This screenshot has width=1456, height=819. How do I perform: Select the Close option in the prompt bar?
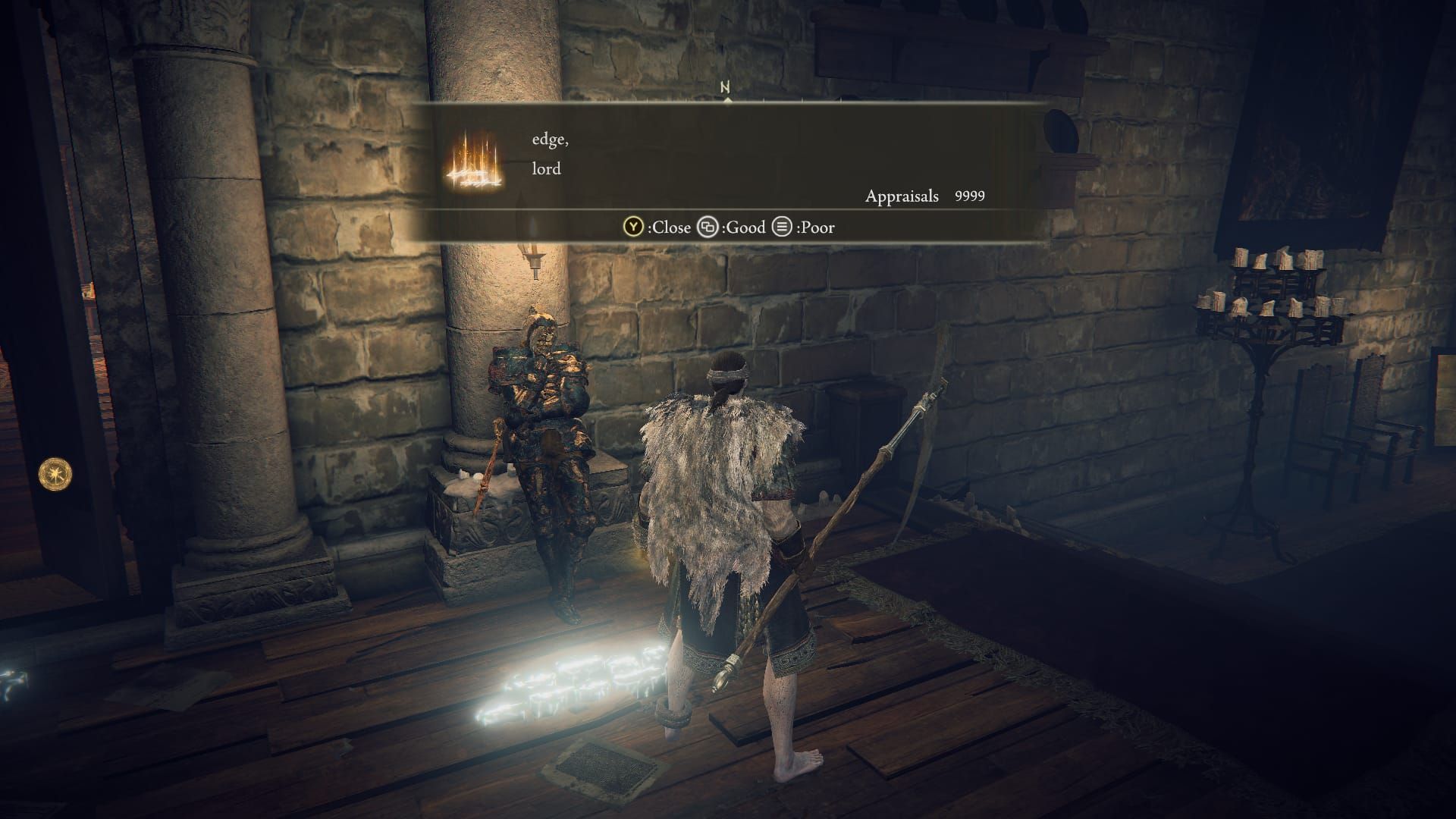point(672,227)
